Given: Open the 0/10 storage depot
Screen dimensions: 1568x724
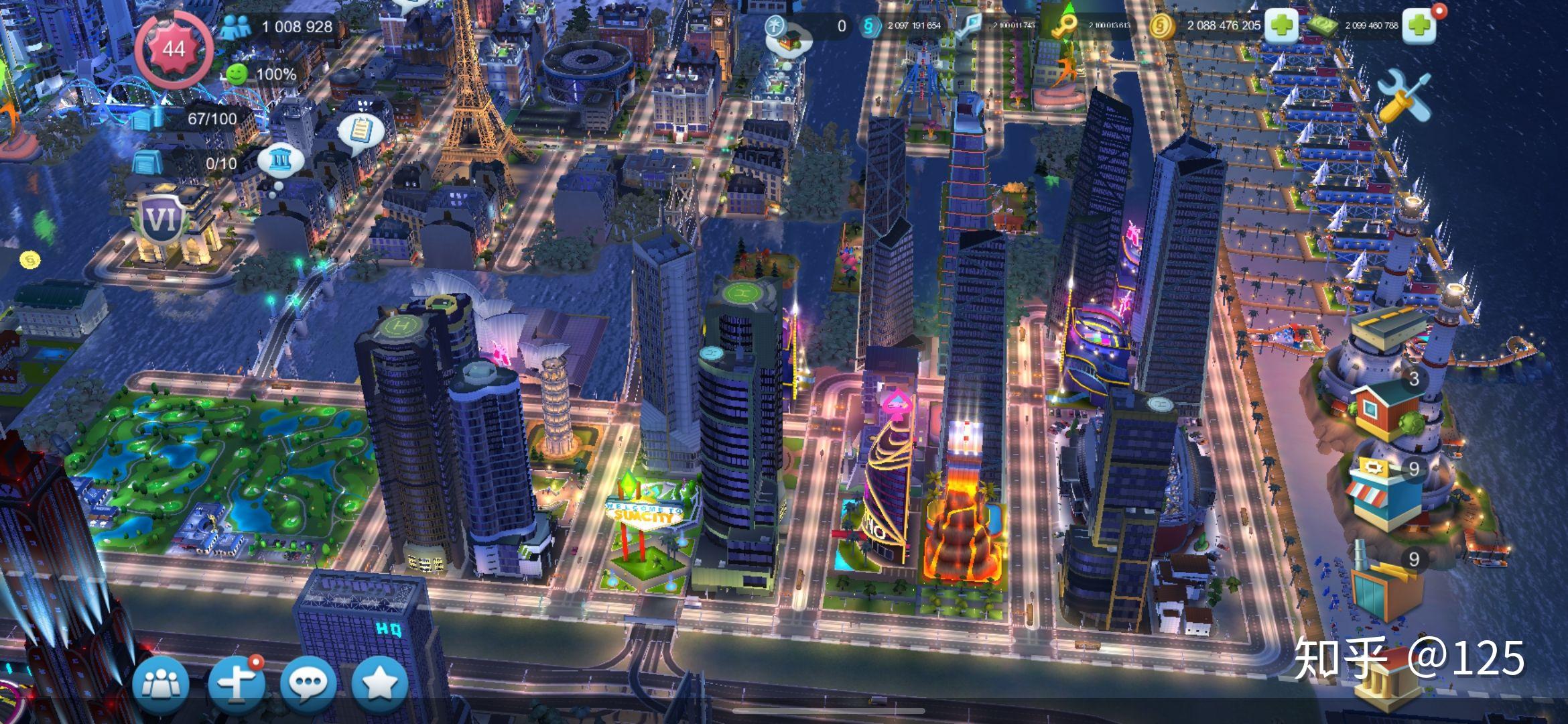Looking at the screenshot, I should pyautogui.click(x=147, y=162).
